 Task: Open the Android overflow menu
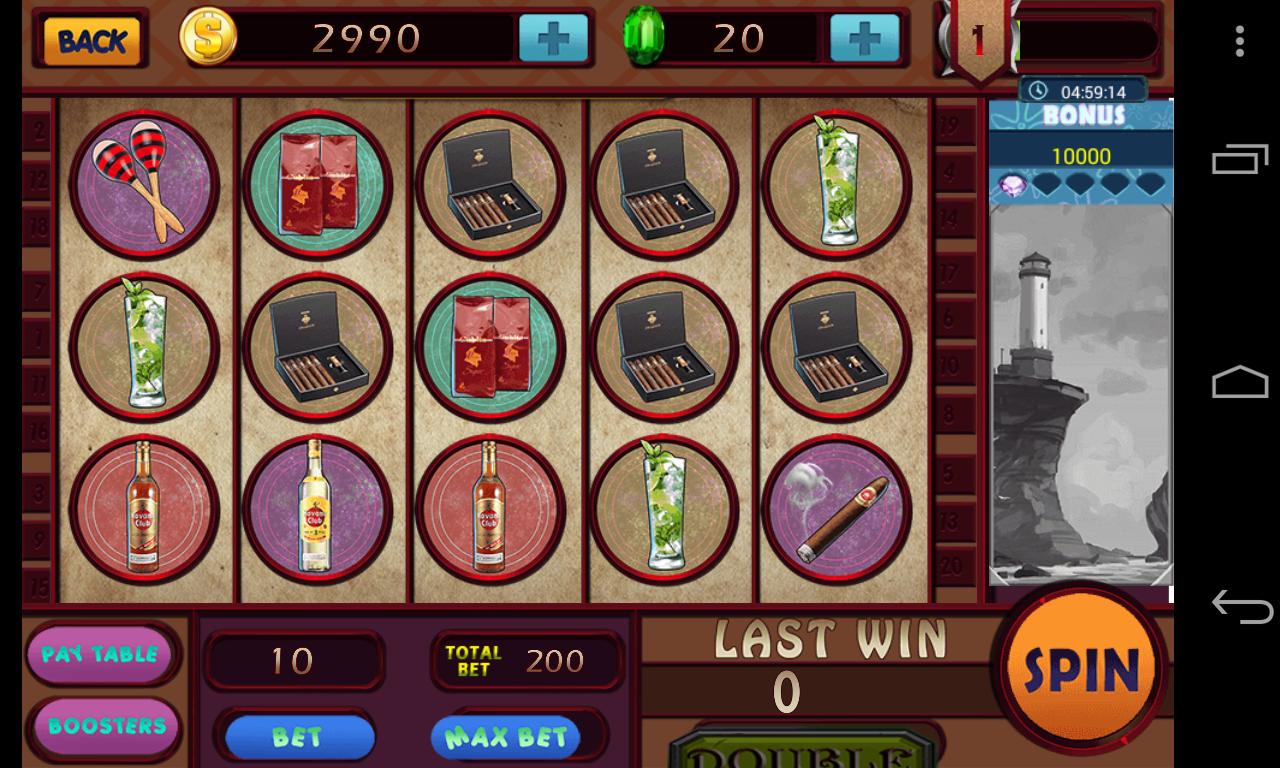pyautogui.click(x=1240, y=42)
